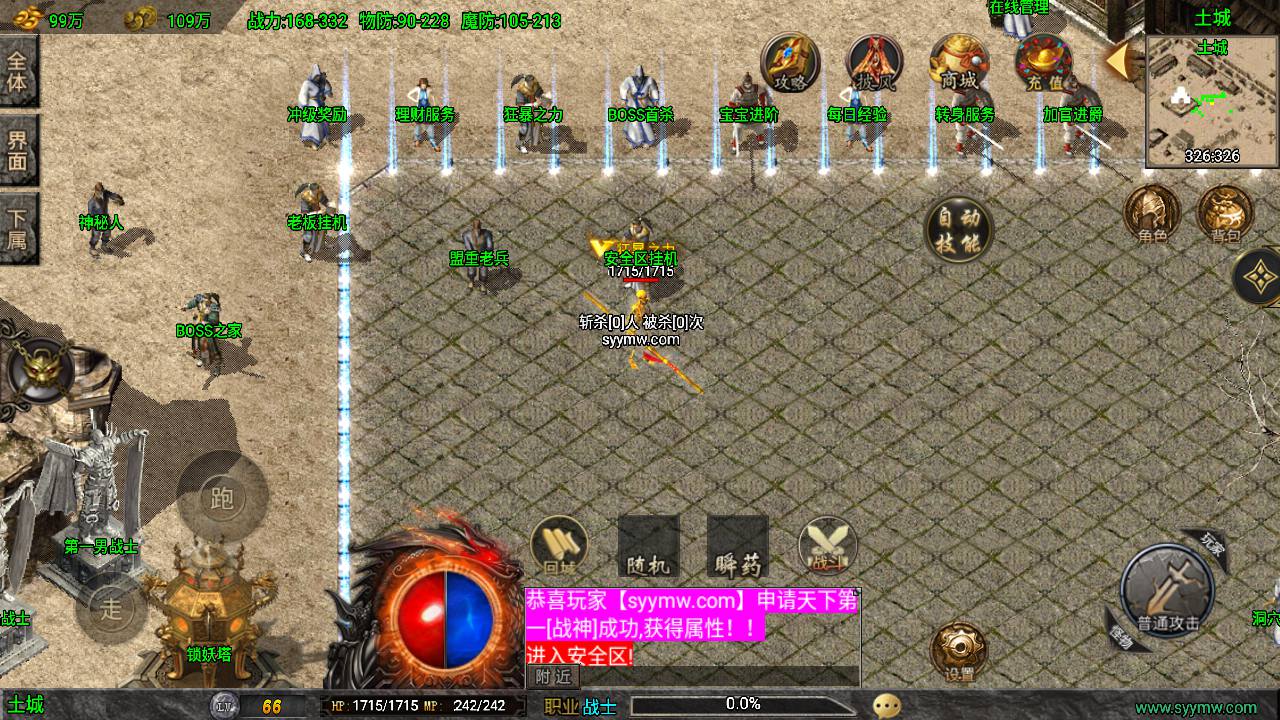Image resolution: width=1280 pixels, height=720 pixels.
Task: Select the 界面 interface tab
Action: click(x=18, y=149)
